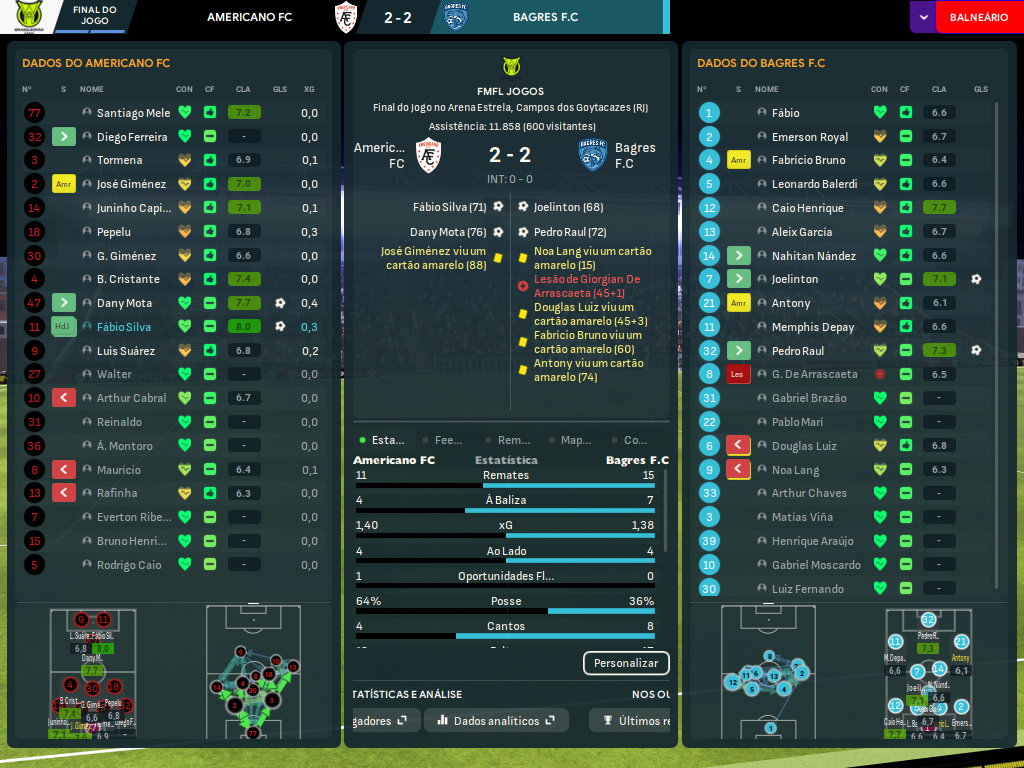
Task: Open the Mapas tab
Action: point(572,440)
